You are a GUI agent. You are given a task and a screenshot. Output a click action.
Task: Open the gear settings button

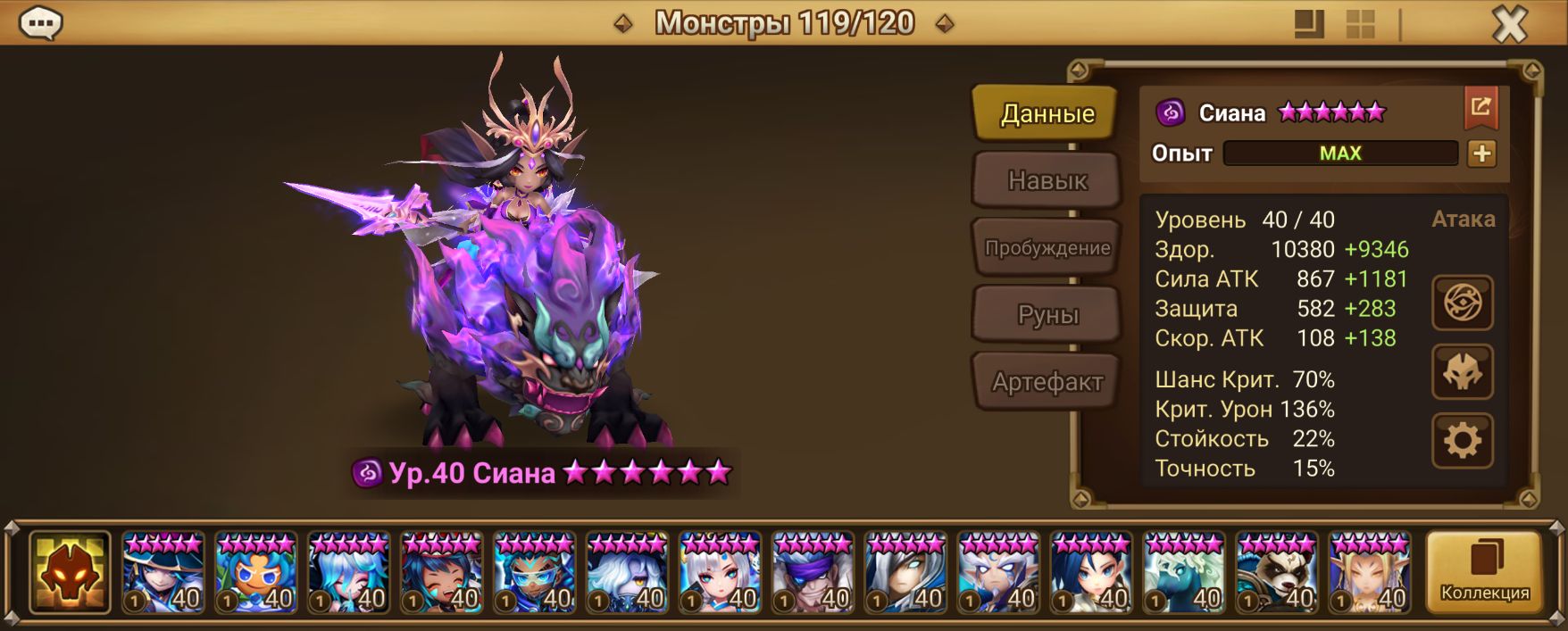1462,440
